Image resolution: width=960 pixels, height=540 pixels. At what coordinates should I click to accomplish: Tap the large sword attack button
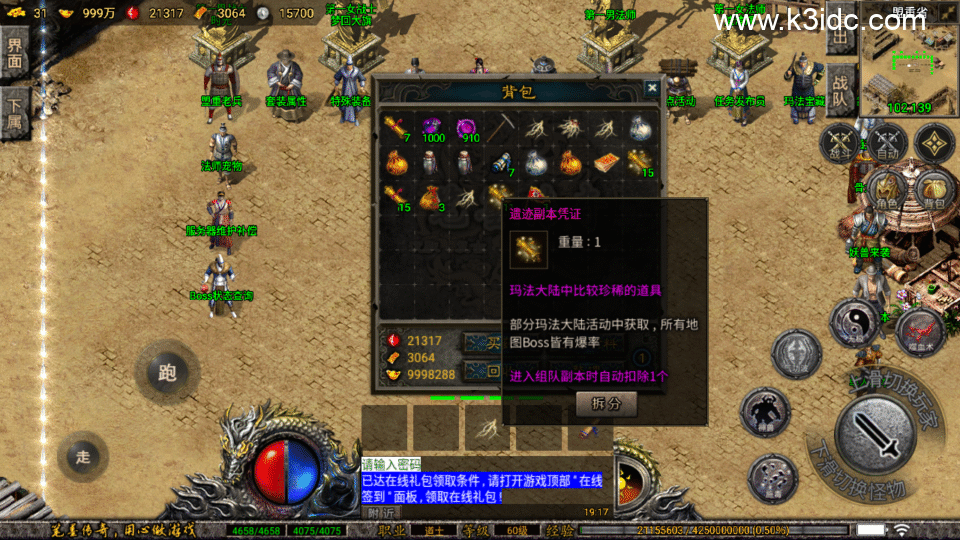click(x=875, y=437)
